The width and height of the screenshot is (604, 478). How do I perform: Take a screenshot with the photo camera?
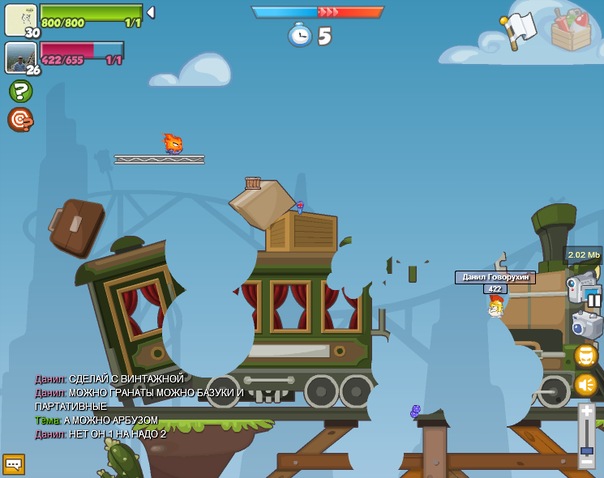tap(585, 324)
